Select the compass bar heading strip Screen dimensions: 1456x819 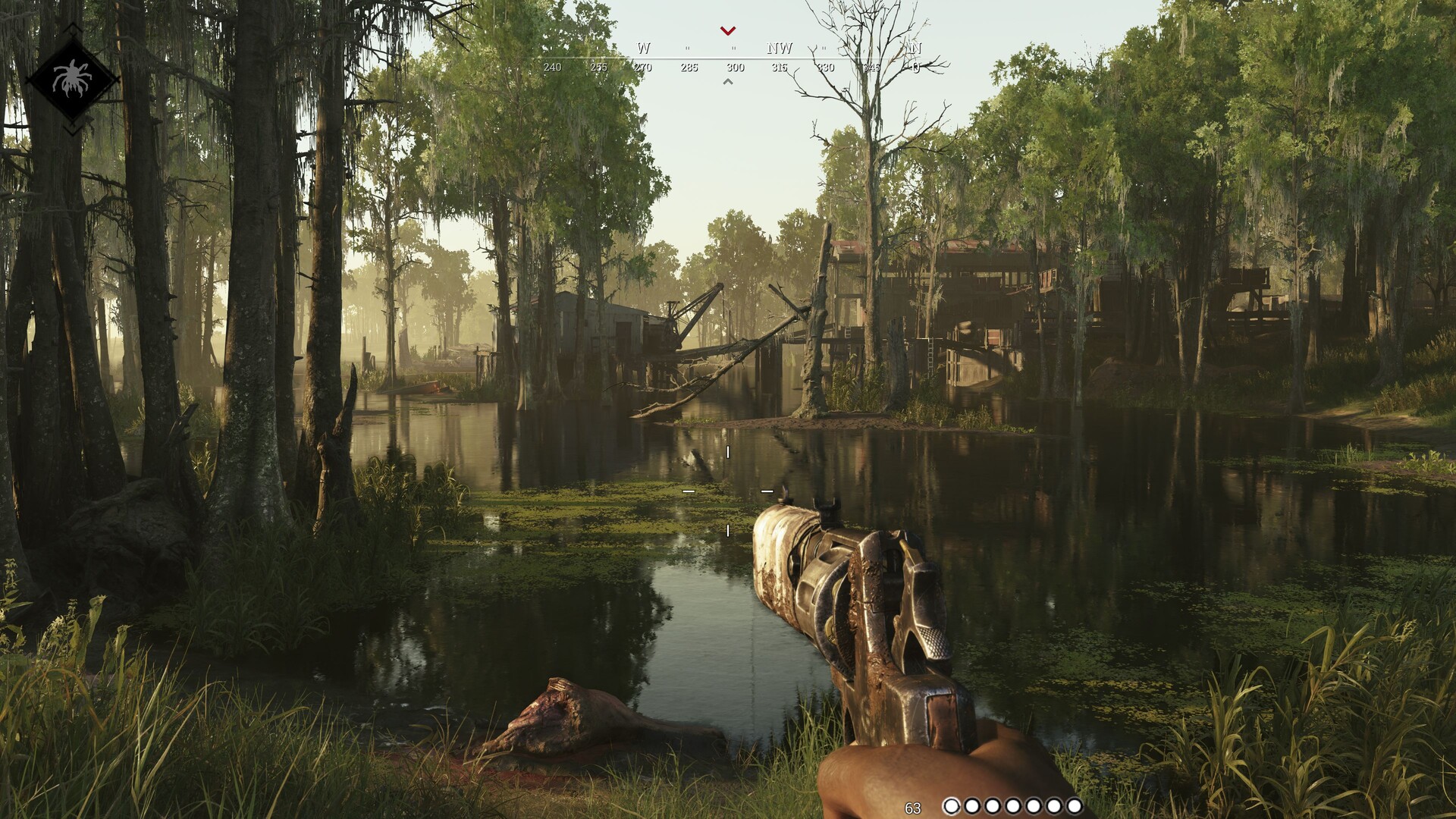click(733, 58)
